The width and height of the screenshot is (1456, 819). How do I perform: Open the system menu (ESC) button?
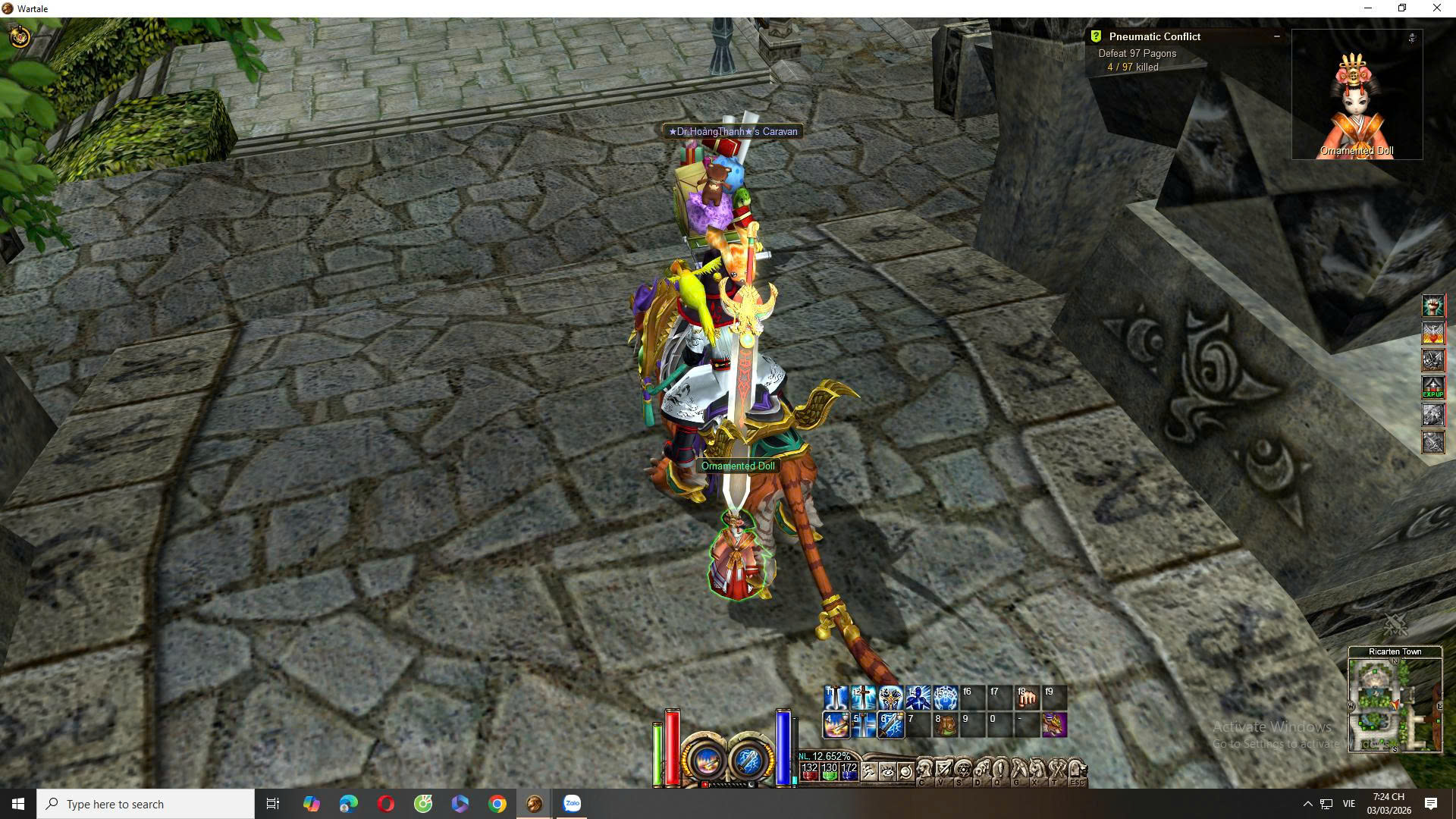[1077, 772]
